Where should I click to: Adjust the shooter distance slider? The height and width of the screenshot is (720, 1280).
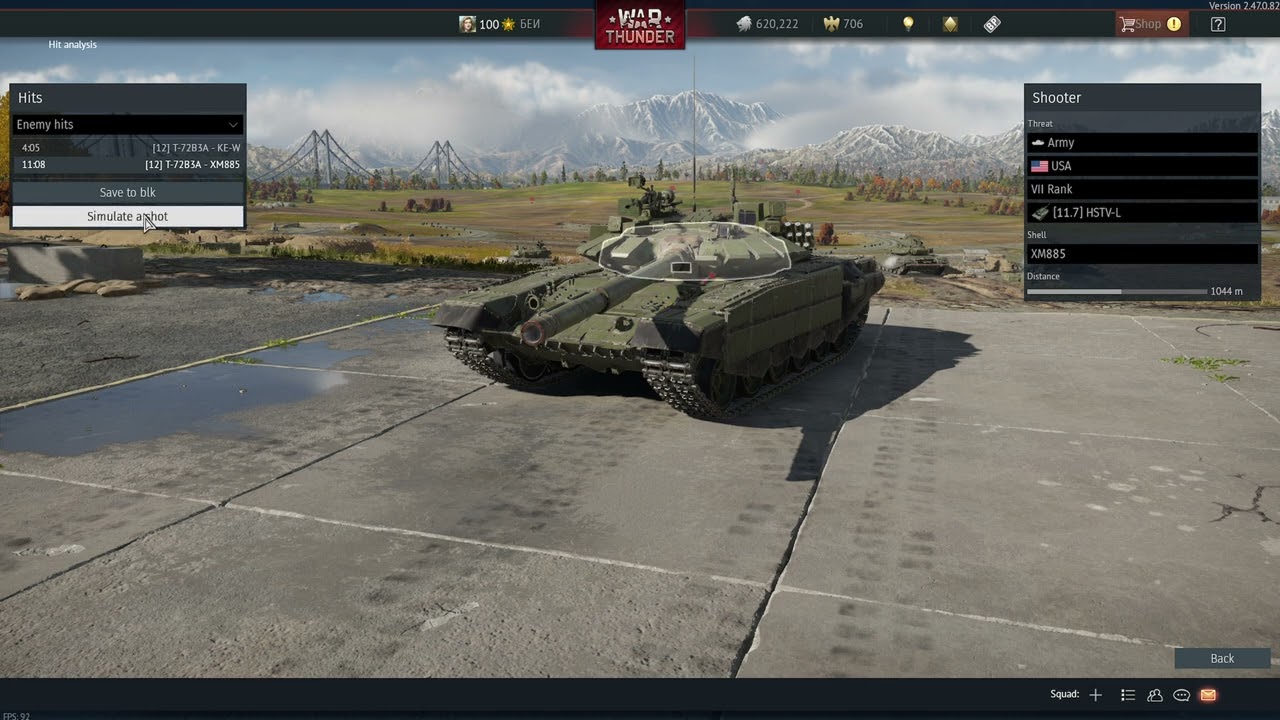[x=1120, y=292]
